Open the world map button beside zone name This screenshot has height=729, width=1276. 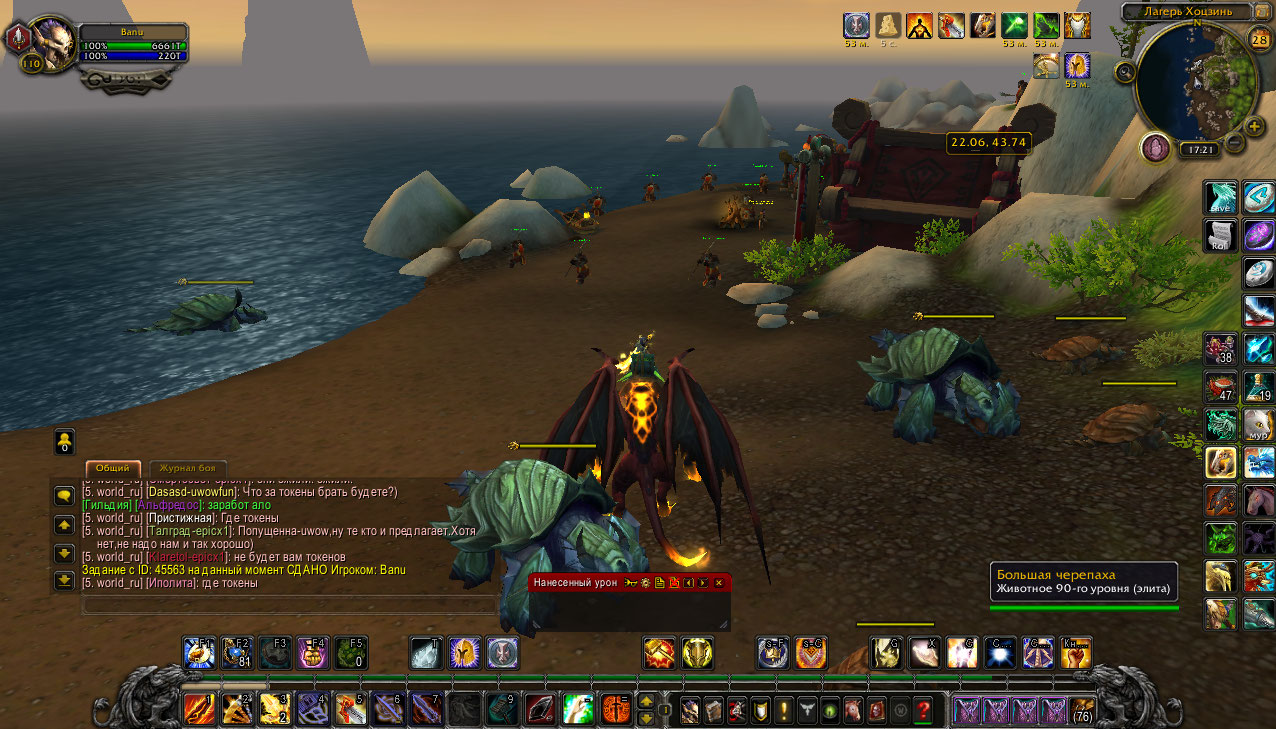tap(1262, 12)
